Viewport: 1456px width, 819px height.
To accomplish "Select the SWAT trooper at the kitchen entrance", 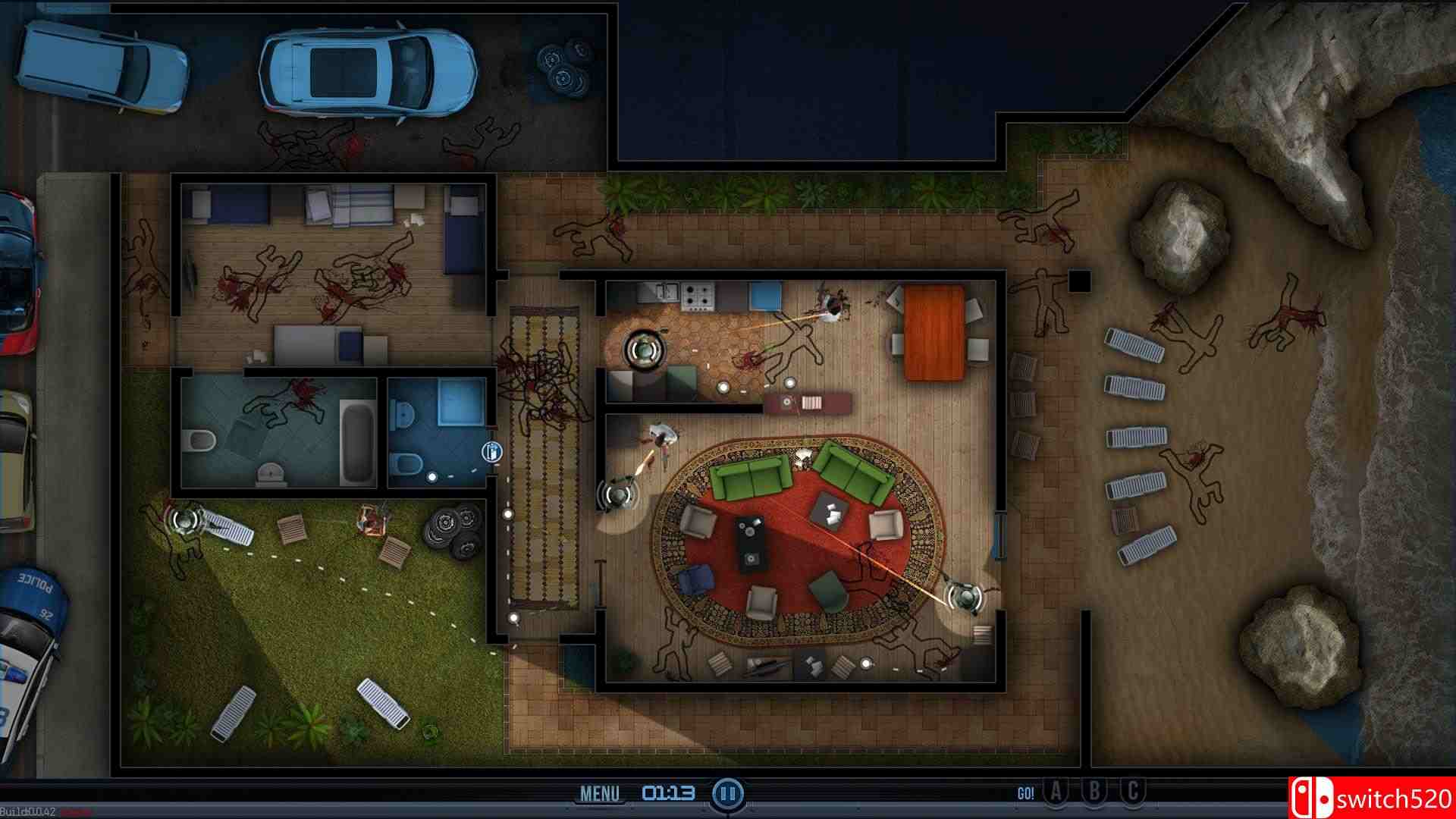I will point(642,351).
